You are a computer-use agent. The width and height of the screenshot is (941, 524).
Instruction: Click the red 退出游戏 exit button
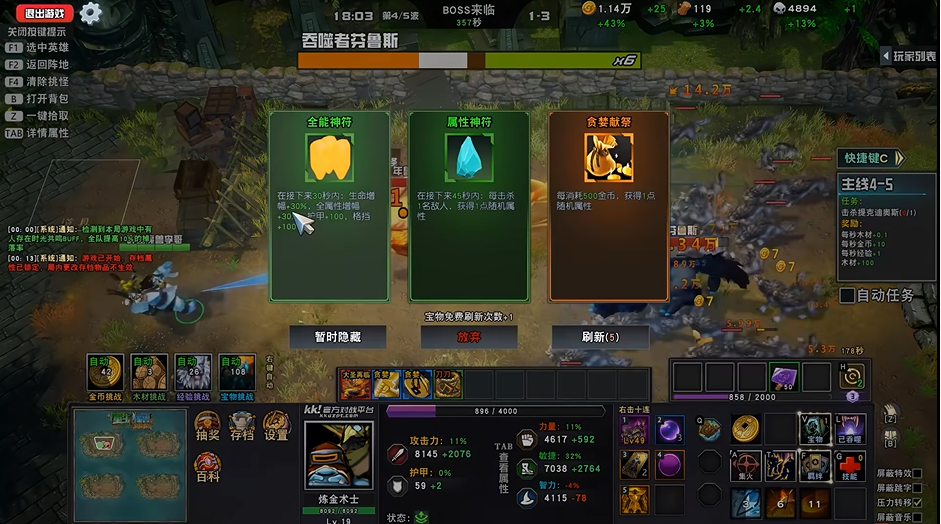pyautogui.click(x=44, y=13)
